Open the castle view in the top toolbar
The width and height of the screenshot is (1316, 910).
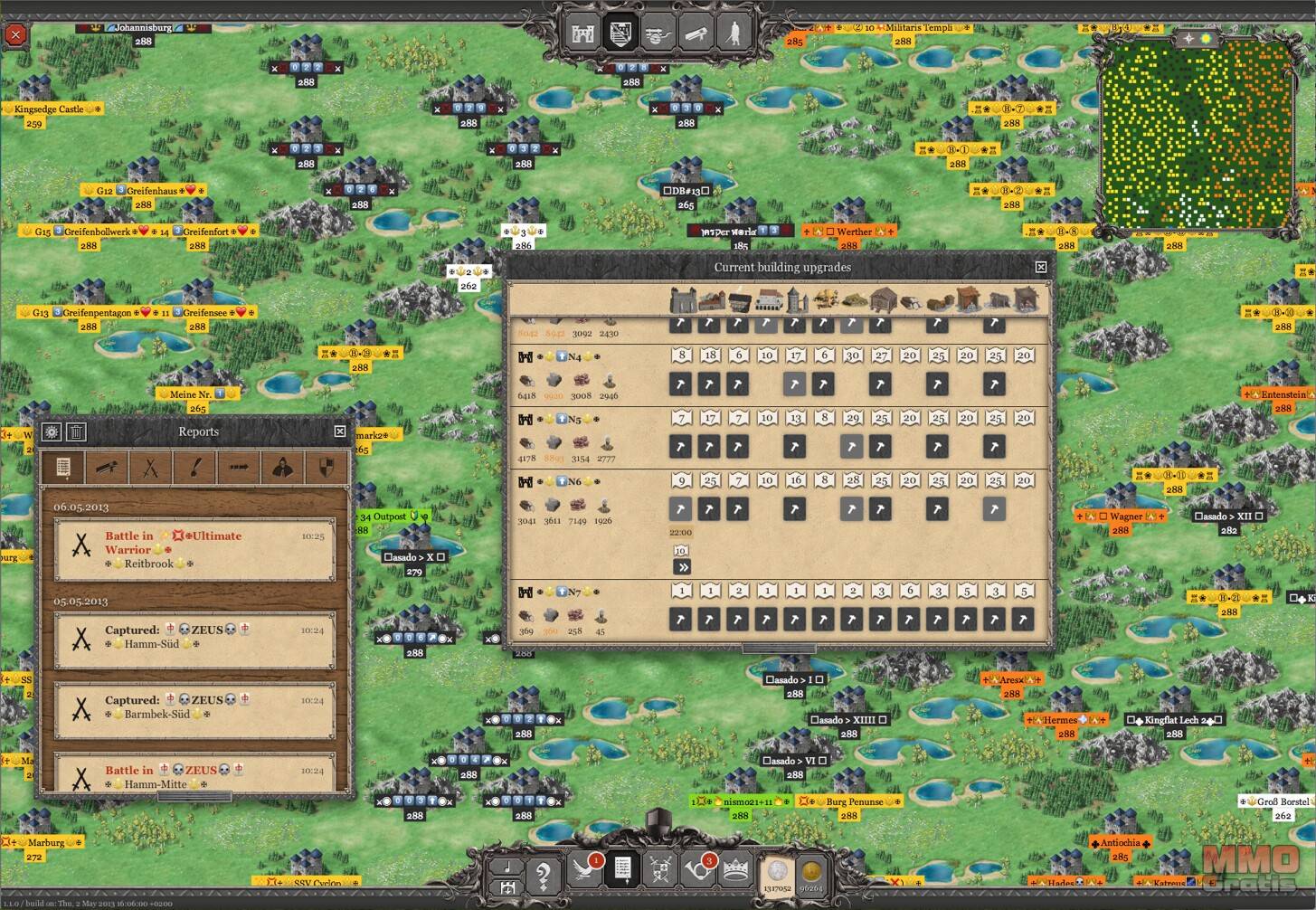coord(583,33)
